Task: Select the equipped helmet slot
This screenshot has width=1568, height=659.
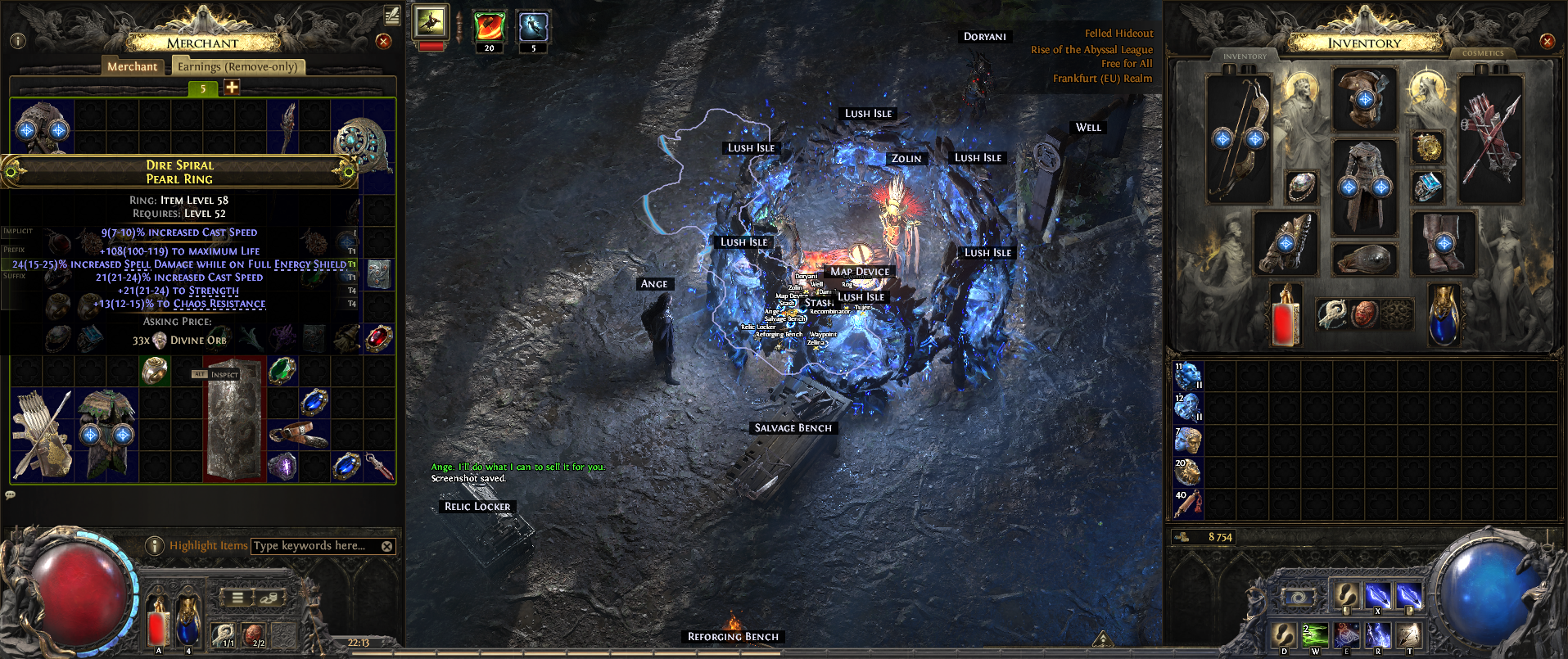Action: [x=1364, y=99]
